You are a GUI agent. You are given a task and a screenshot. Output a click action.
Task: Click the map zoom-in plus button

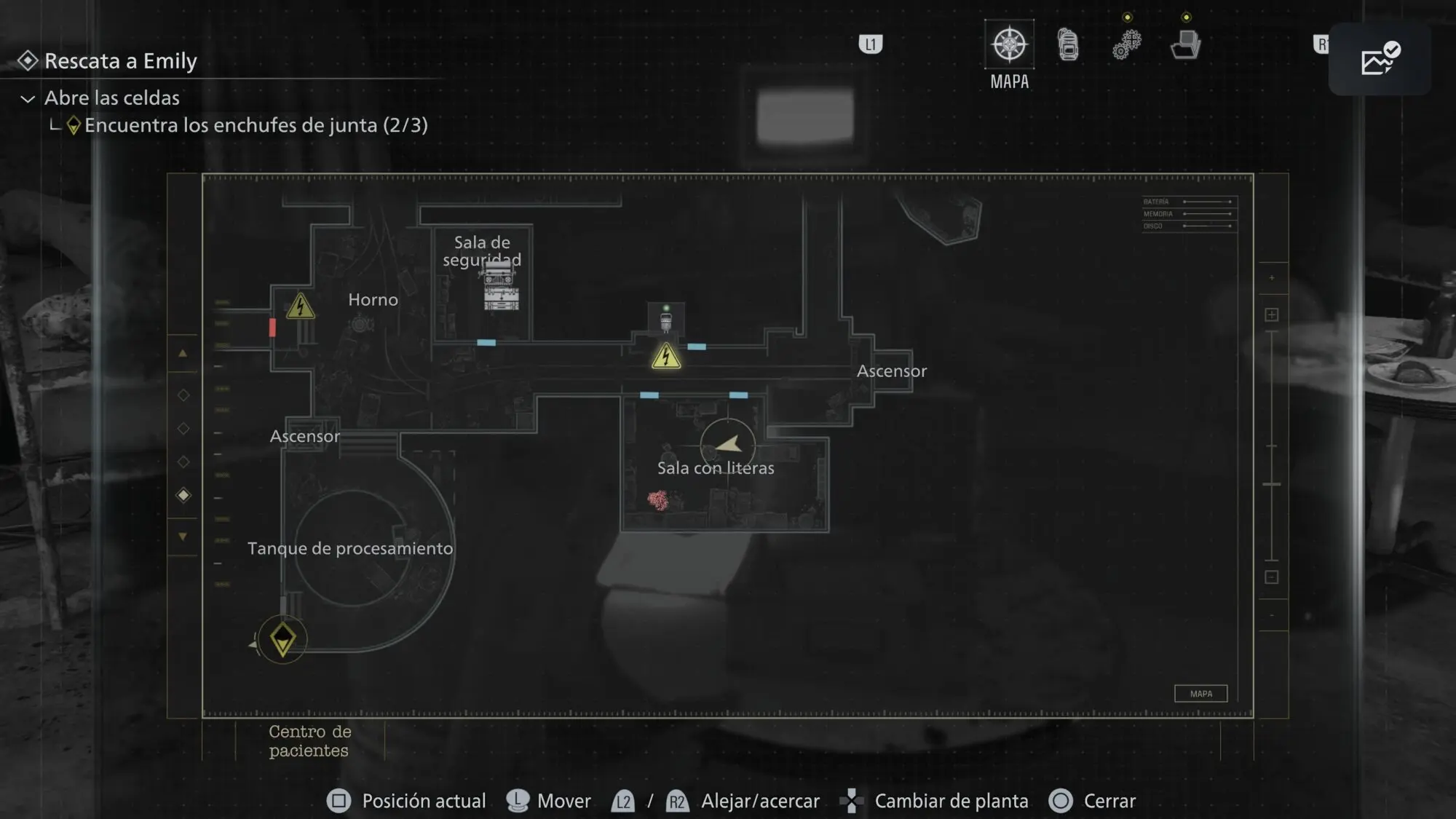pyautogui.click(x=1272, y=314)
